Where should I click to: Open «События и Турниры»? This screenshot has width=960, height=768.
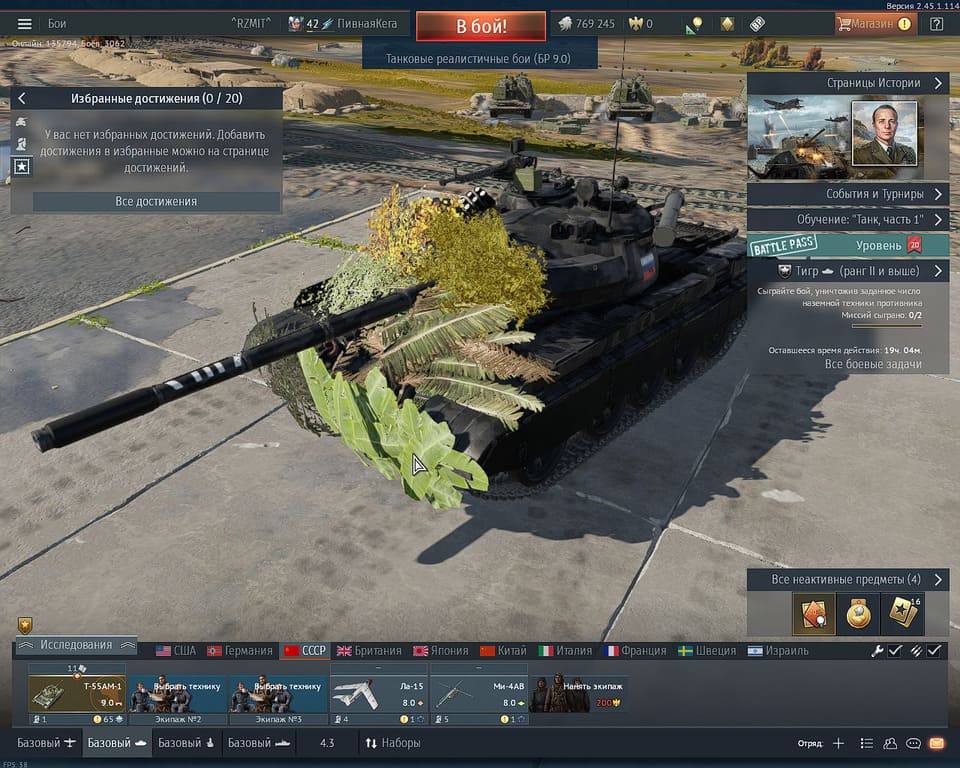point(848,194)
